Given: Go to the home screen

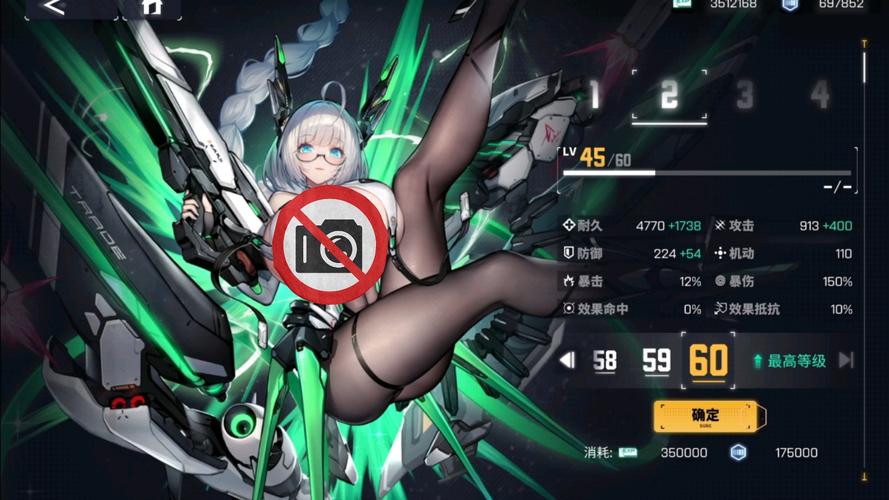Looking at the screenshot, I should [151, 7].
